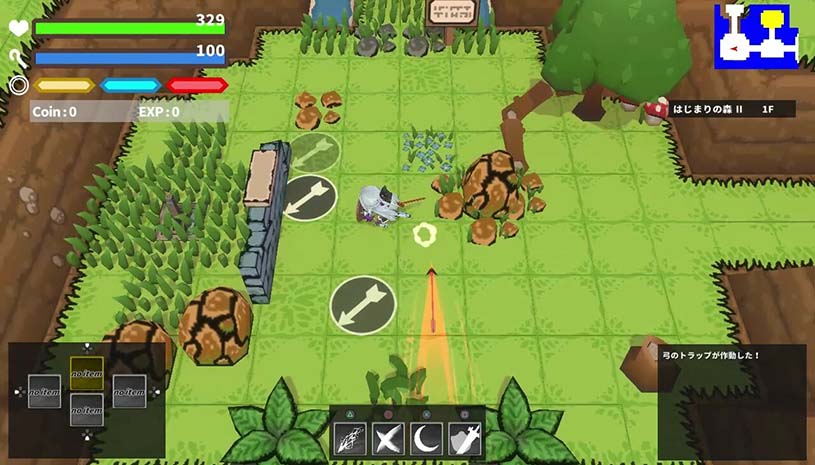The width and height of the screenshot is (815, 465).
Task: Use the cross slash skill
Action: [388, 439]
